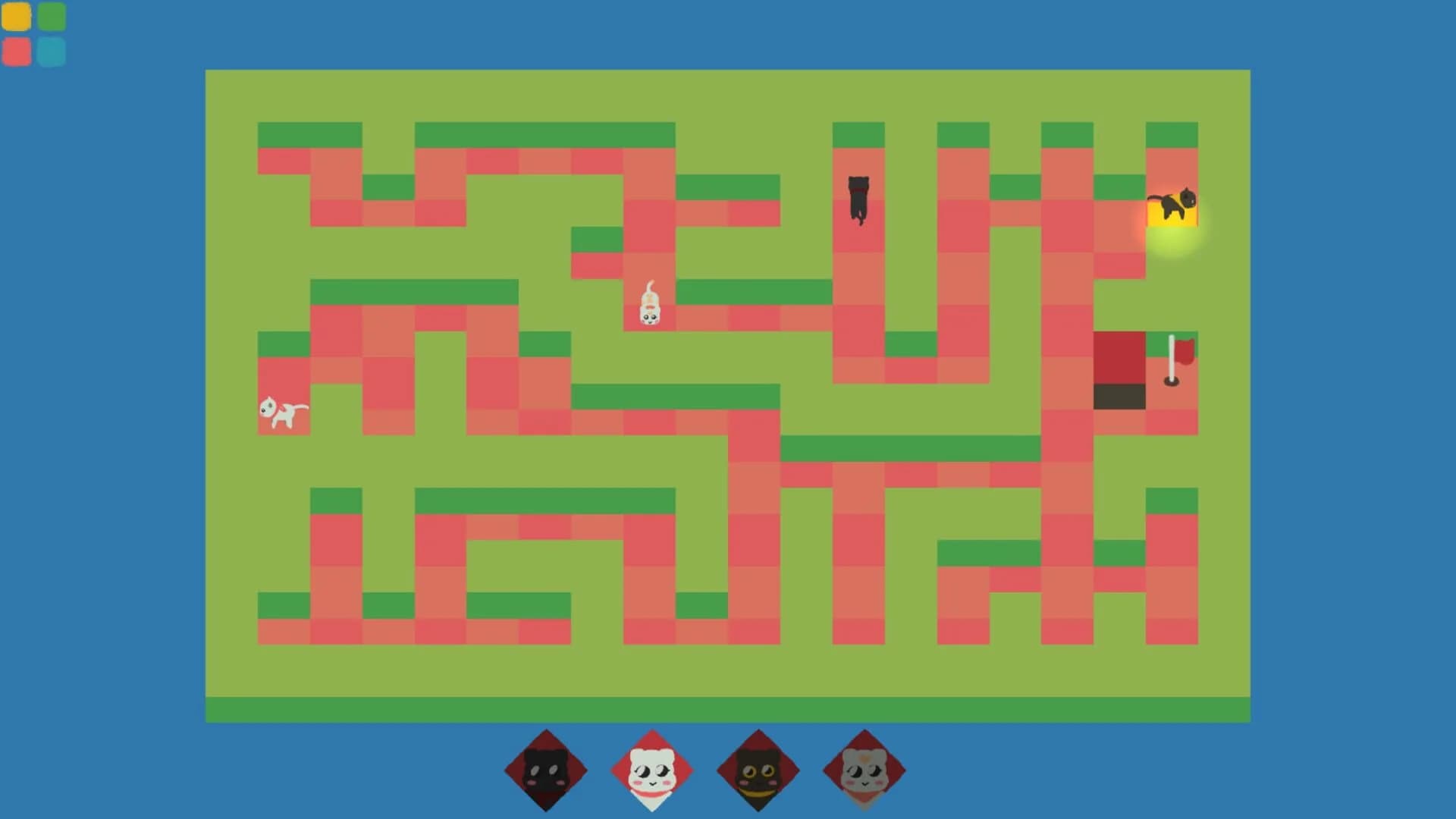Click the white cat near the maze center
The height and width of the screenshot is (819, 1456).
coord(650,305)
